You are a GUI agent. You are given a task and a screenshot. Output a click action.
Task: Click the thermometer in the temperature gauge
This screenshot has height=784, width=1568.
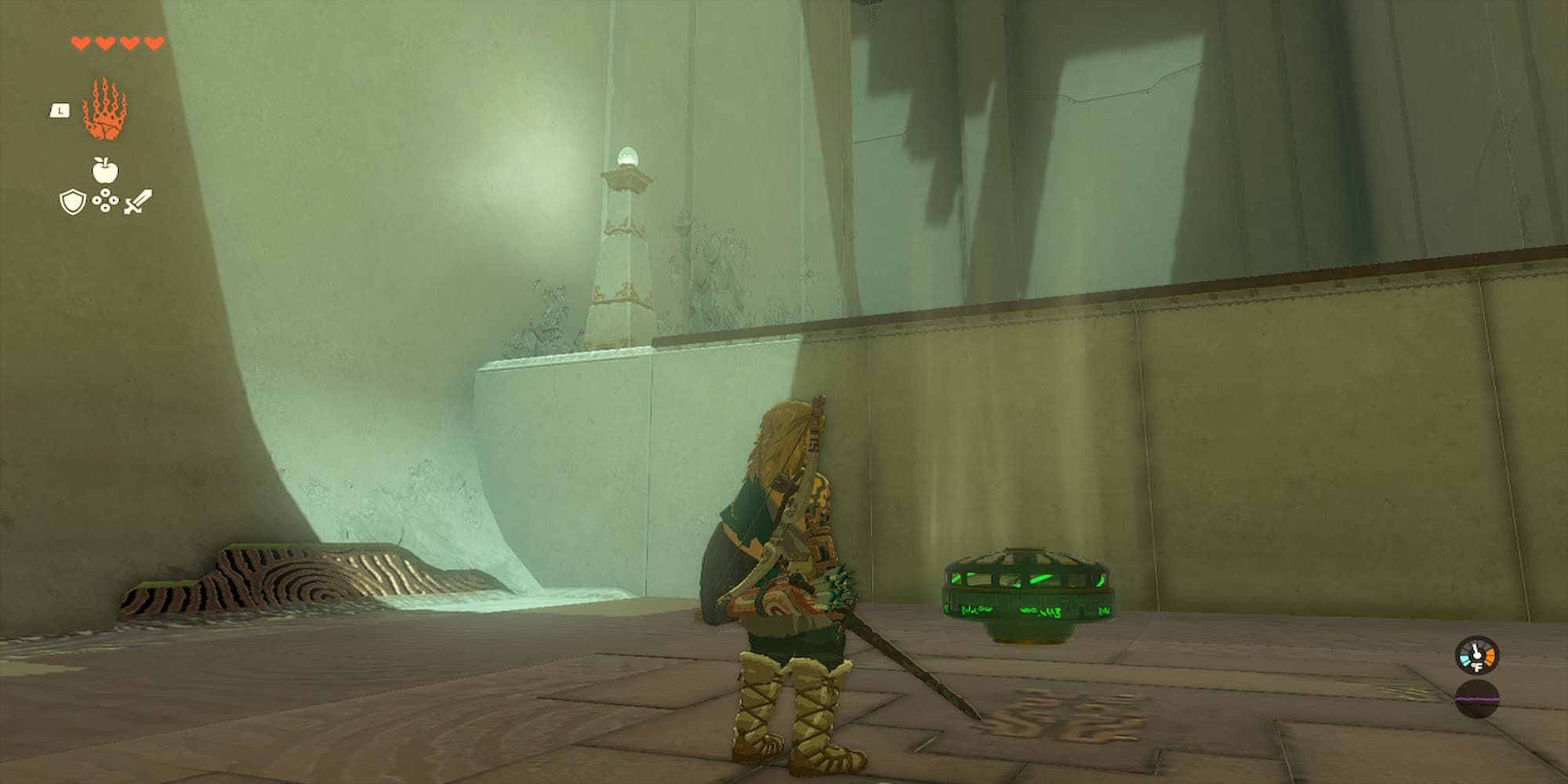tap(1475, 652)
